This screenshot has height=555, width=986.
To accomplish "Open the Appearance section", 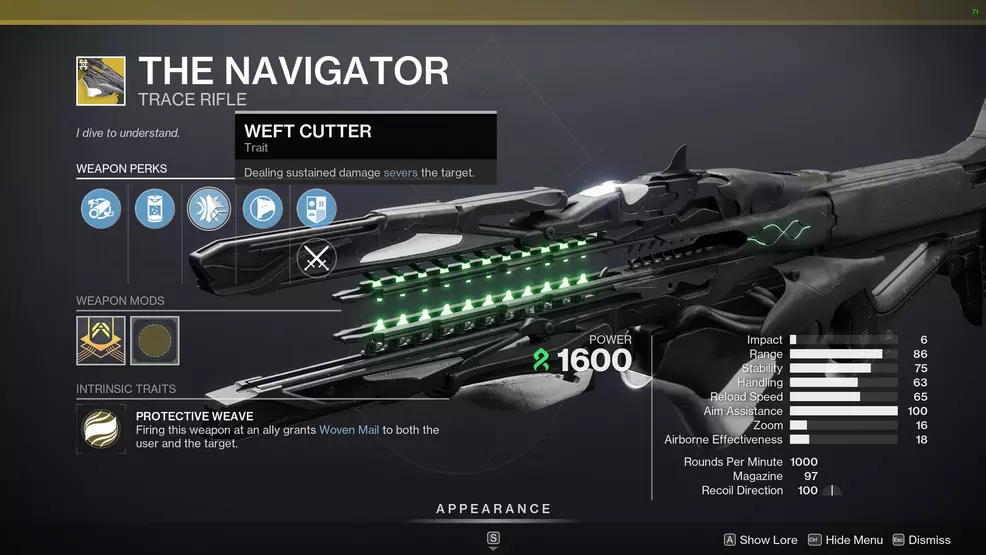I will click(493, 509).
